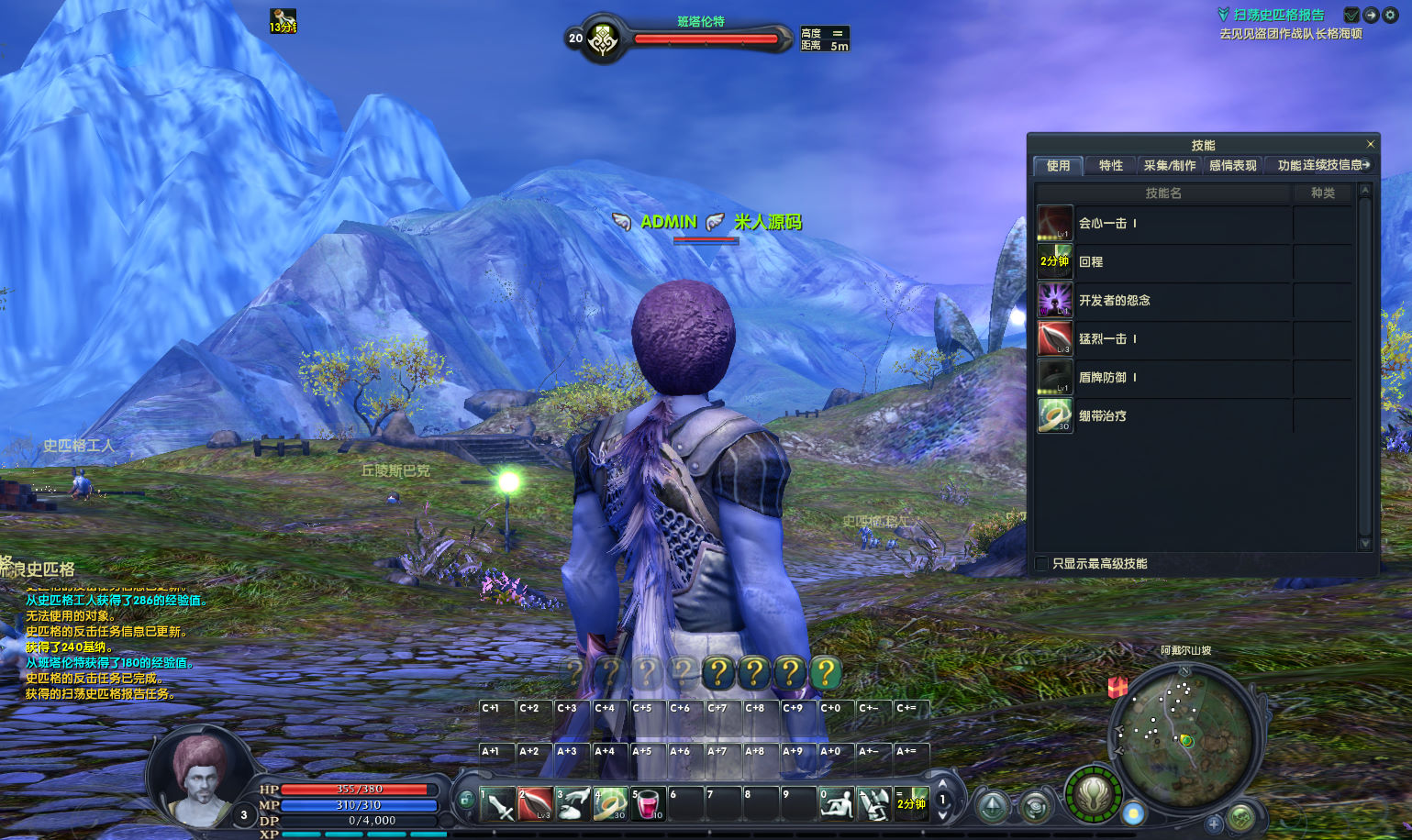Switch to the 功能 tab

click(x=1289, y=165)
